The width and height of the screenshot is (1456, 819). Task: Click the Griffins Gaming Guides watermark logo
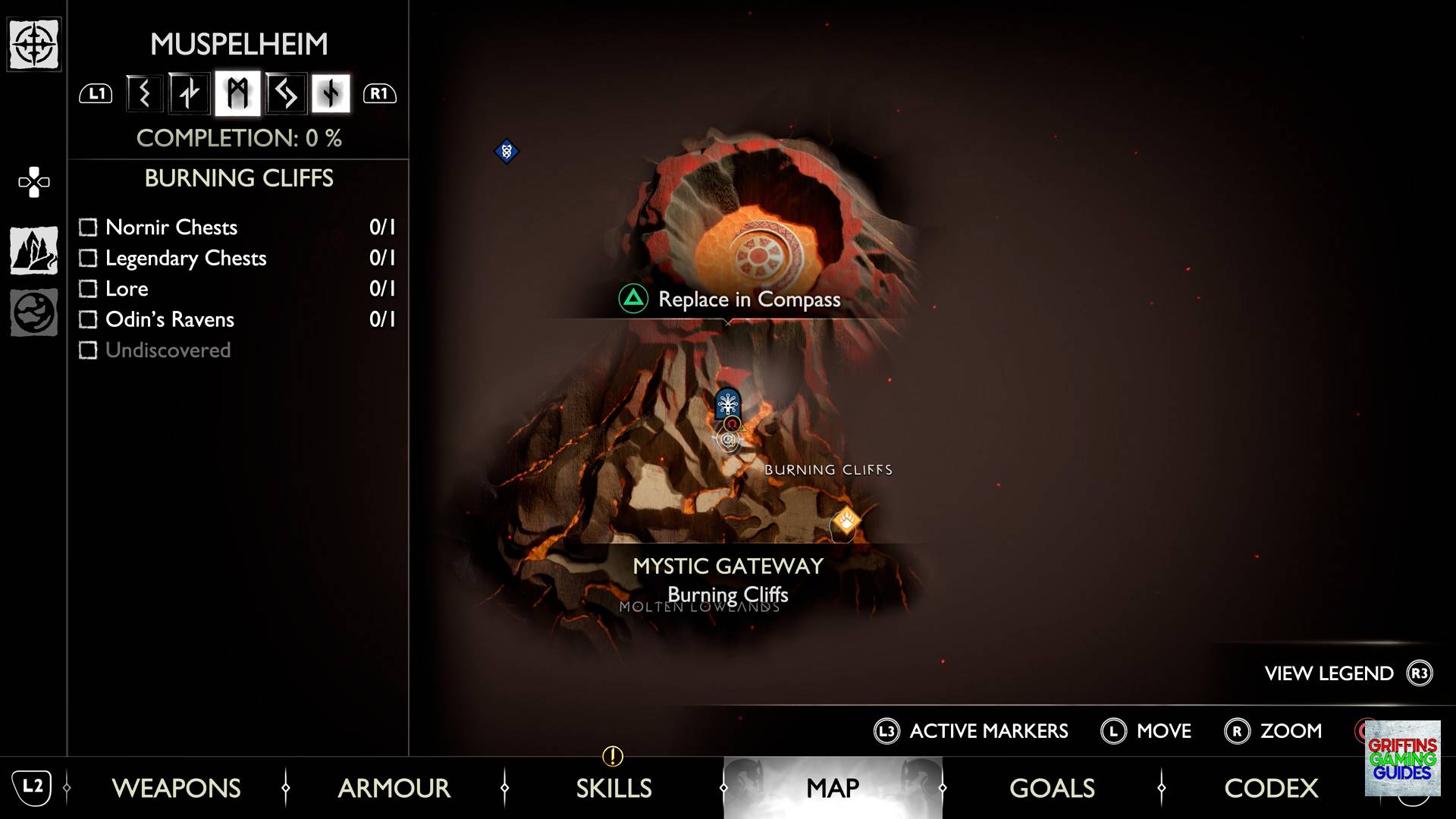coord(1402,758)
